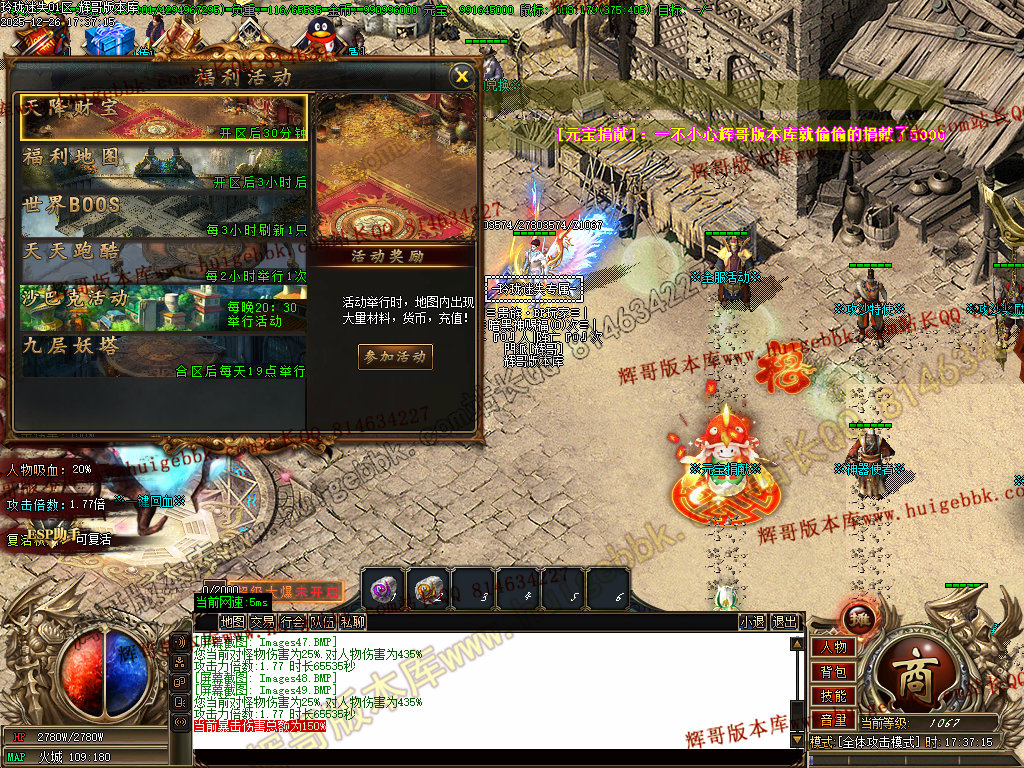Click the 参加活动 button
The width and height of the screenshot is (1024, 768).
[x=395, y=356]
